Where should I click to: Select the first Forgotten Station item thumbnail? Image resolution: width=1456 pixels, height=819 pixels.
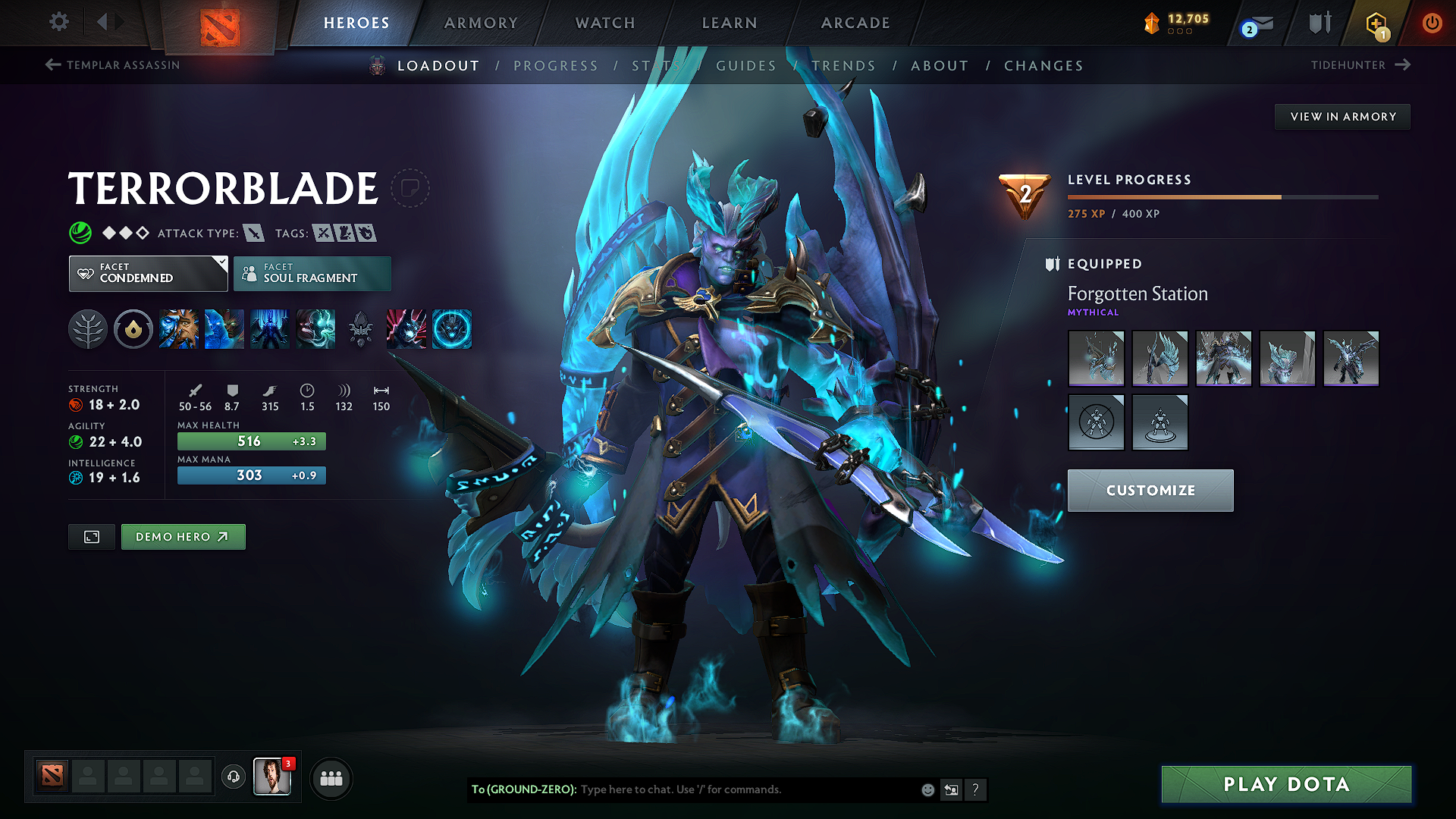tap(1096, 359)
